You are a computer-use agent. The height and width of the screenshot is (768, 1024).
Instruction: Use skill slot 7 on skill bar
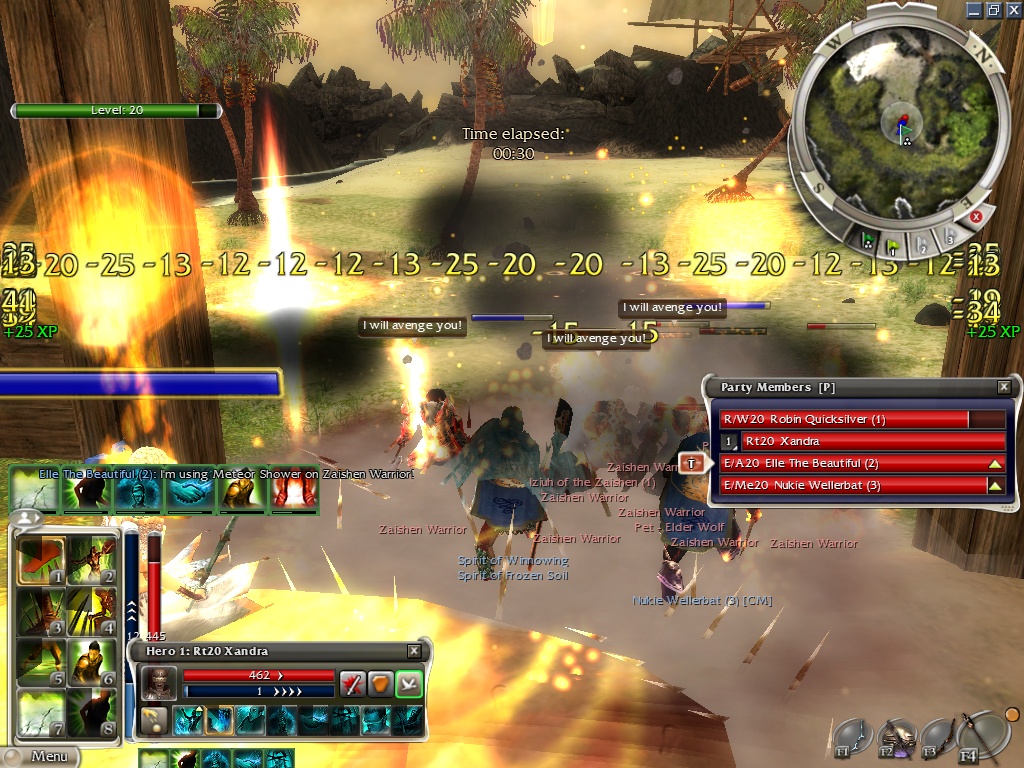pos(41,712)
